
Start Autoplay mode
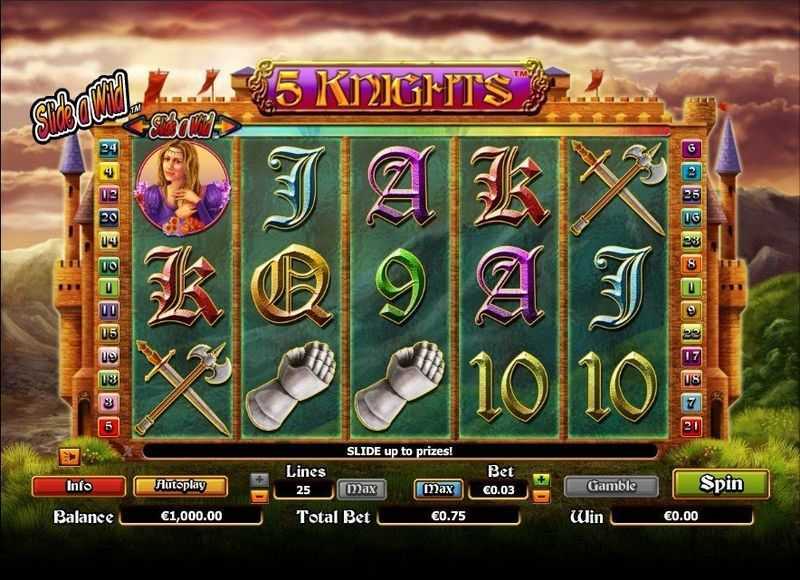pos(180,486)
